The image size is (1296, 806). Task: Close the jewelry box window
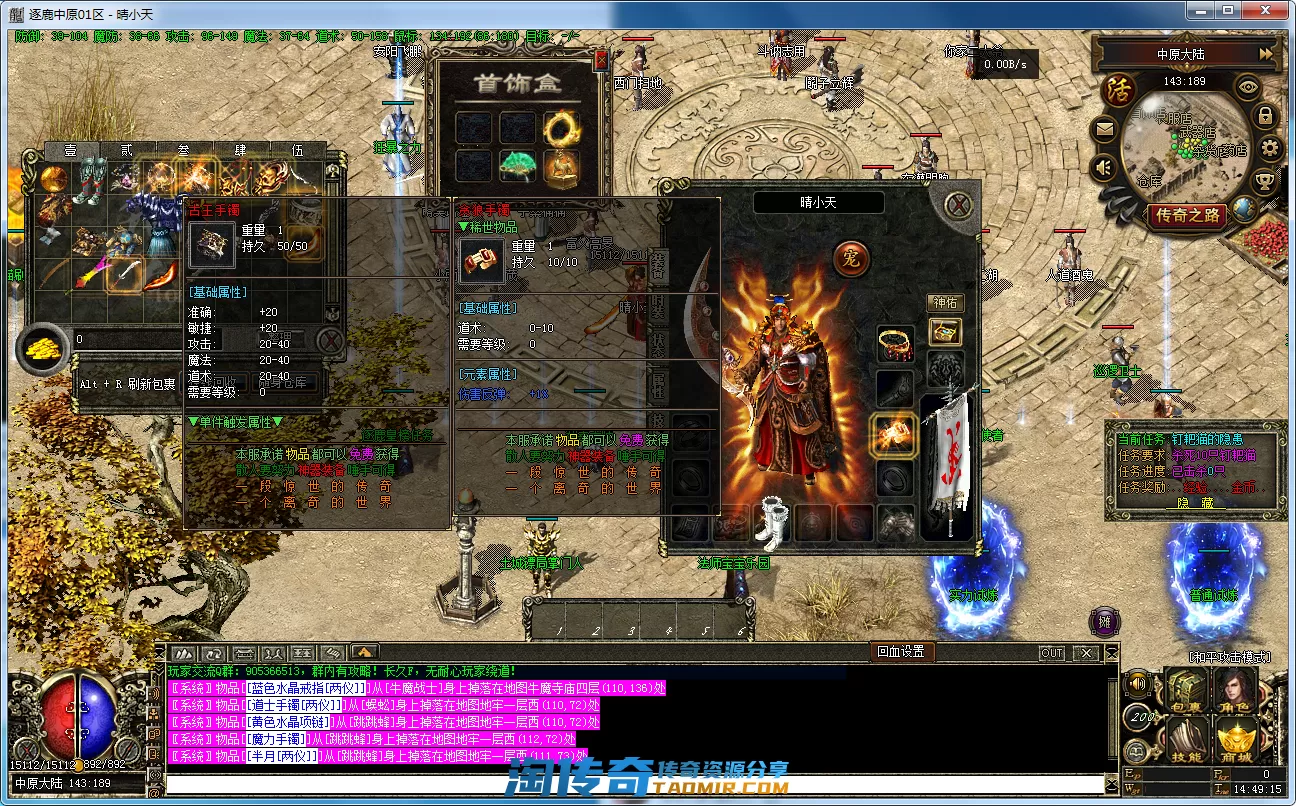coord(601,60)
